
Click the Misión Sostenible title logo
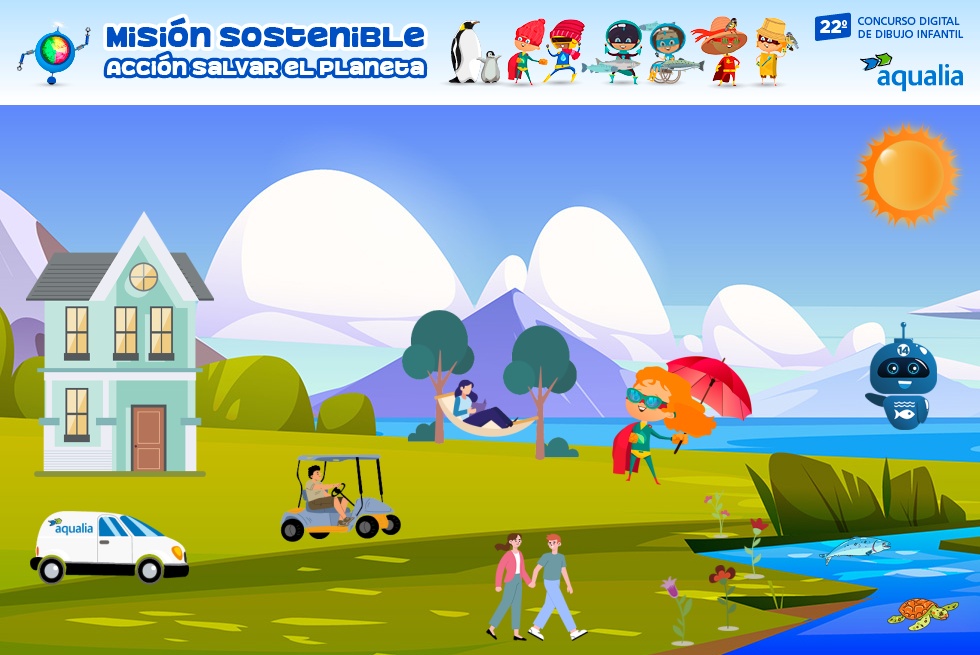click(x=265, y=52)
